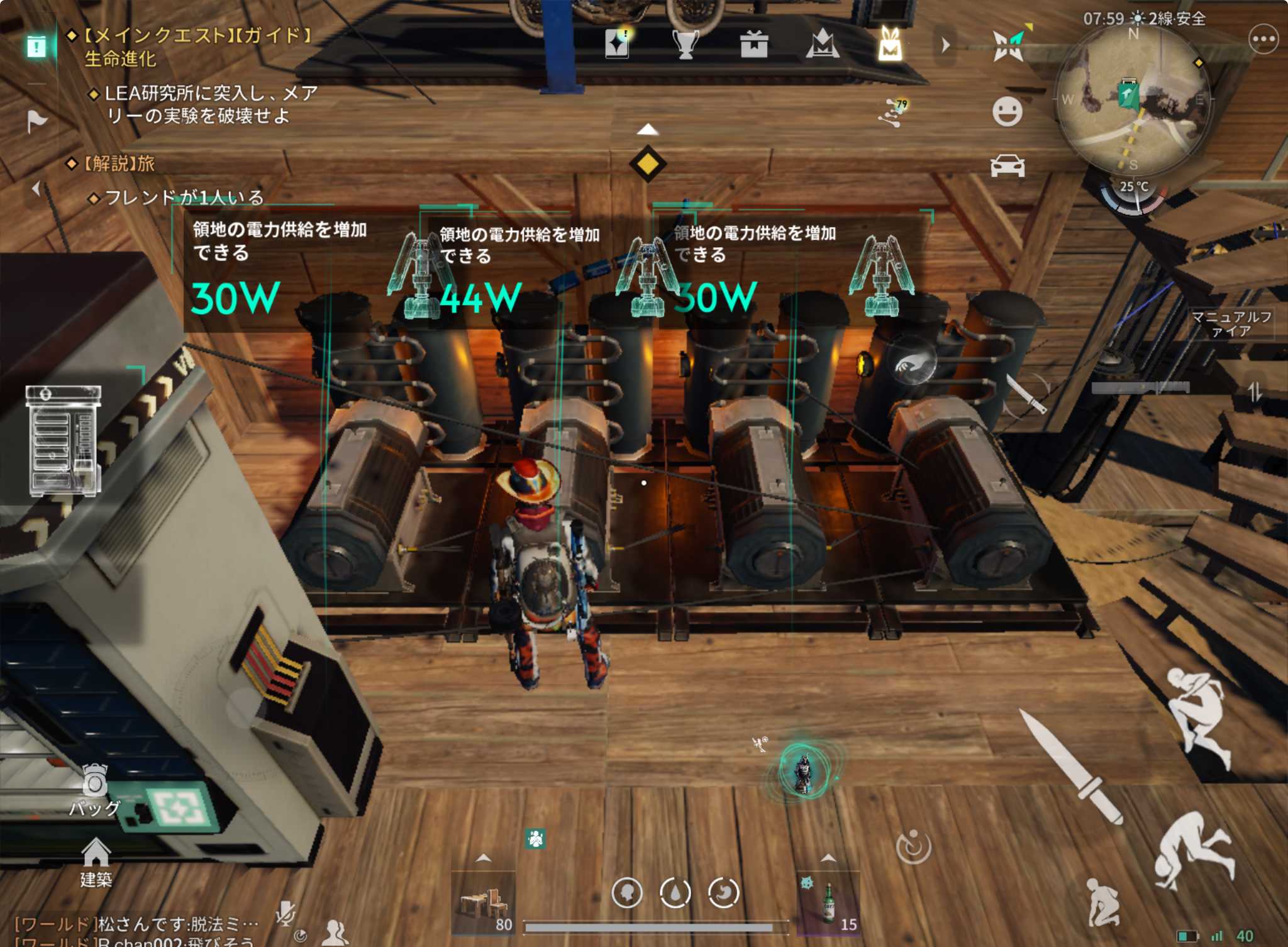Open the 建築 build menu
Image resolution: width=1288 pixels, height=947 pixels.
(96, 862)
